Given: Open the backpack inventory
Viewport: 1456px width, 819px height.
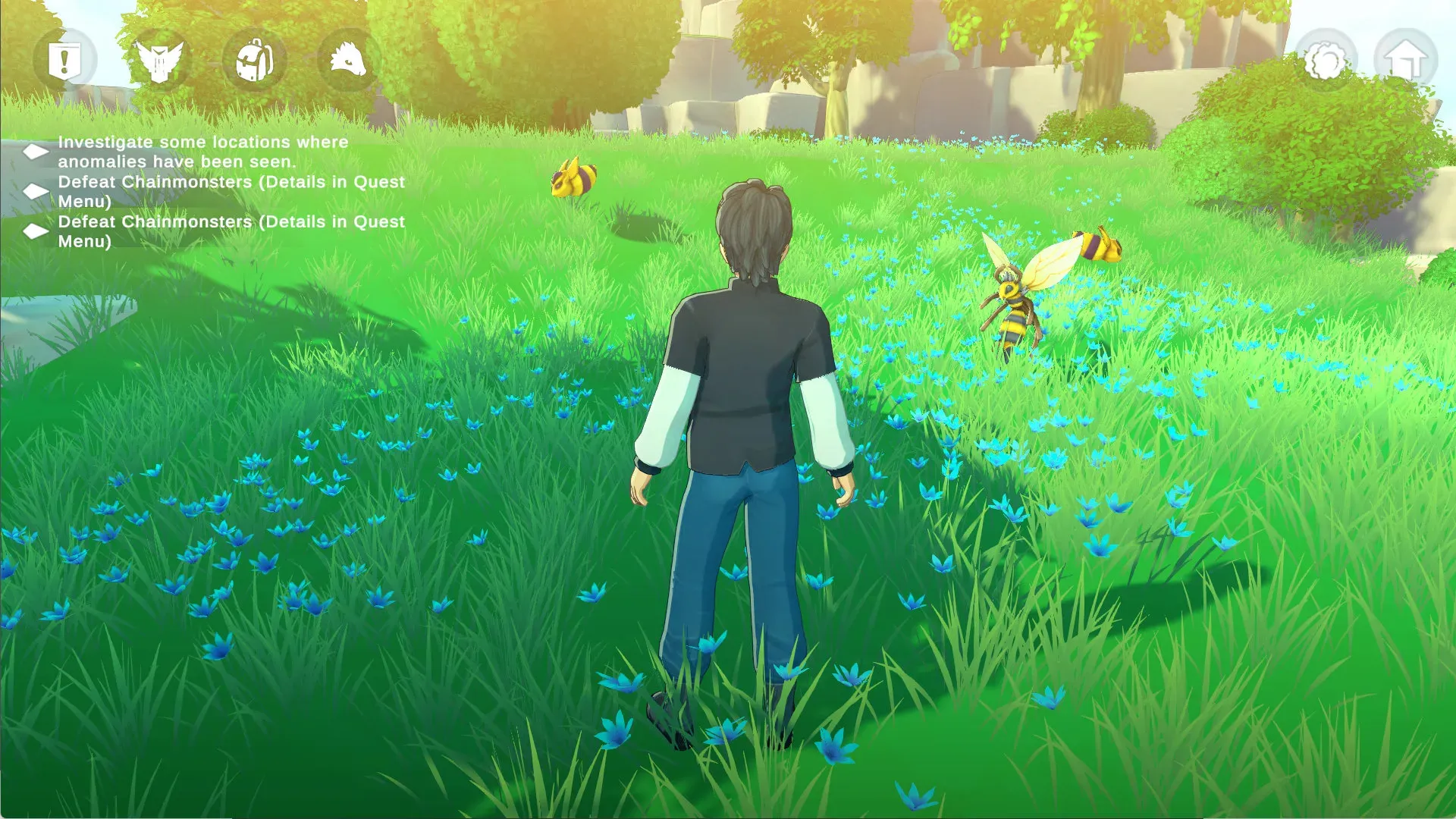Looking at the screenshot, I should (255, 61).
